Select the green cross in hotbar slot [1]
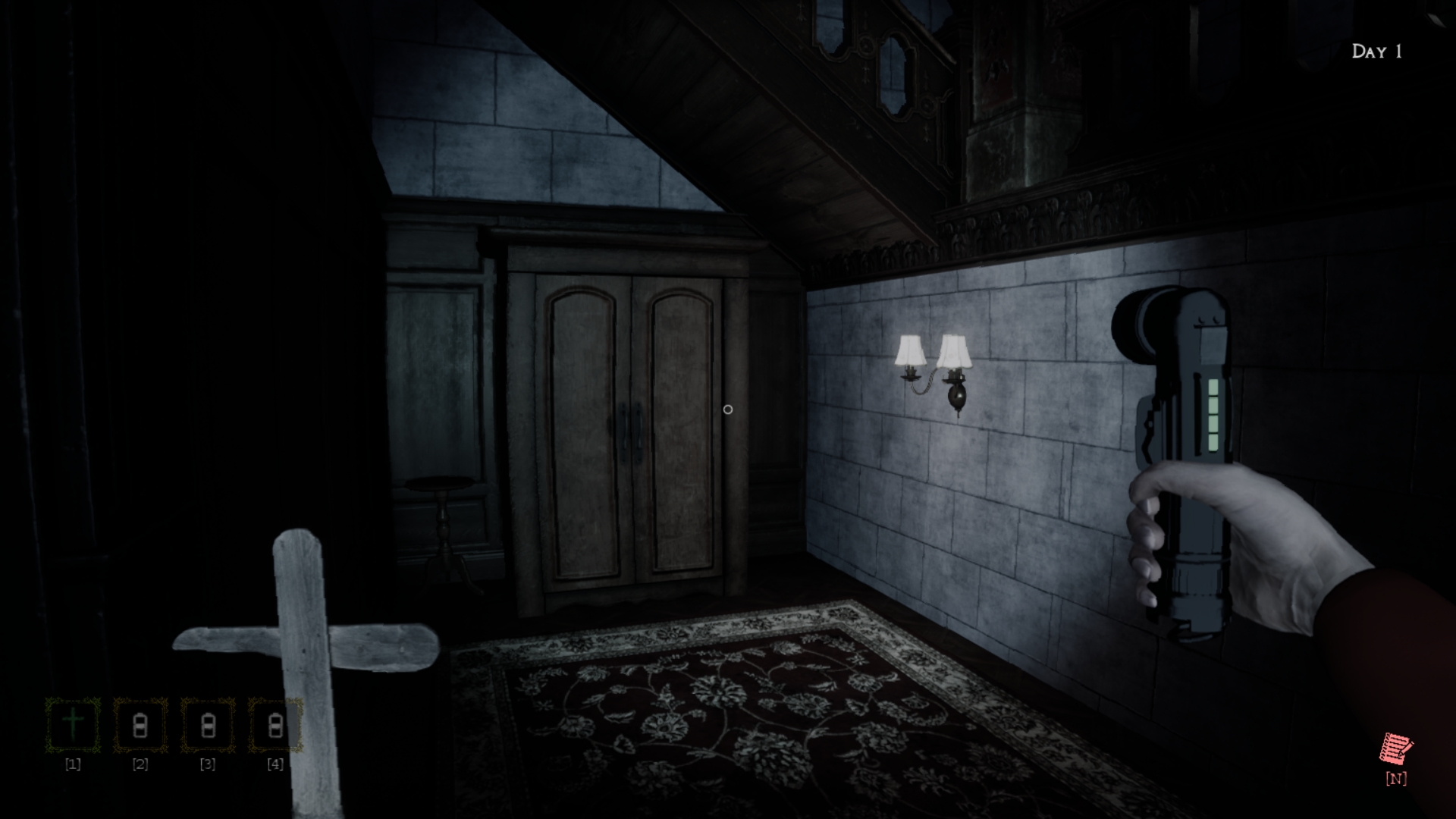This screenshot has height=819, width=1456. (72, 724)
